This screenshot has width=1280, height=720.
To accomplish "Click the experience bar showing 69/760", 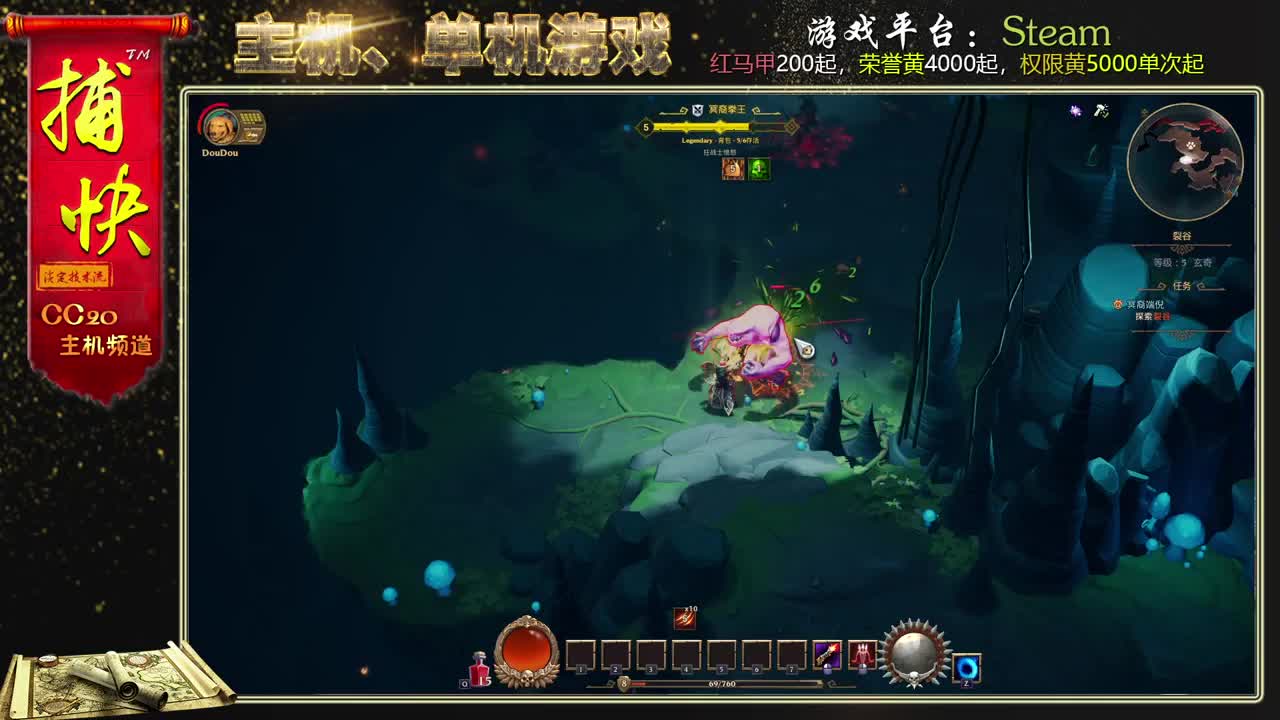I will pos(720,685).
